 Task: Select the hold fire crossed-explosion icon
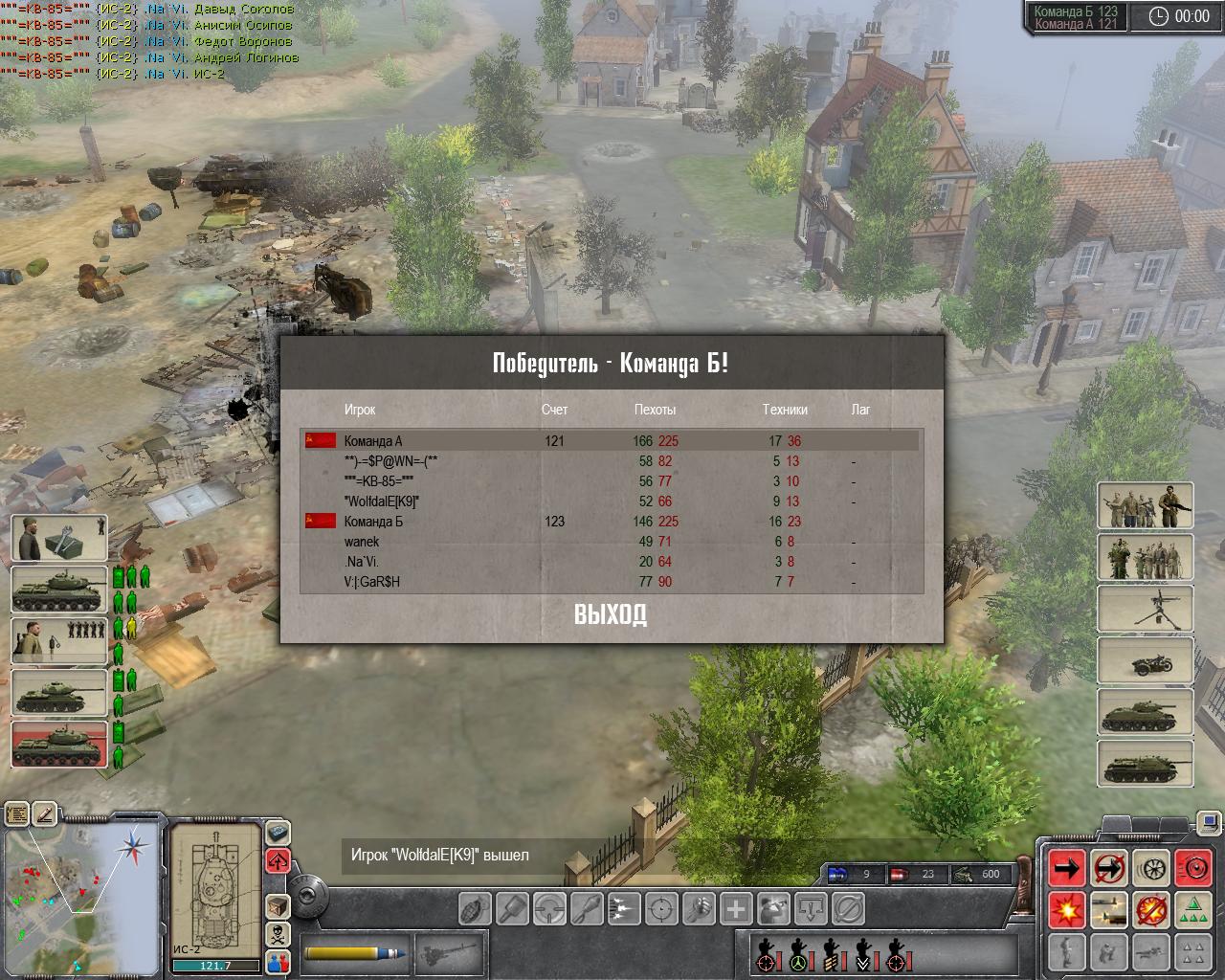point(1150,909)
